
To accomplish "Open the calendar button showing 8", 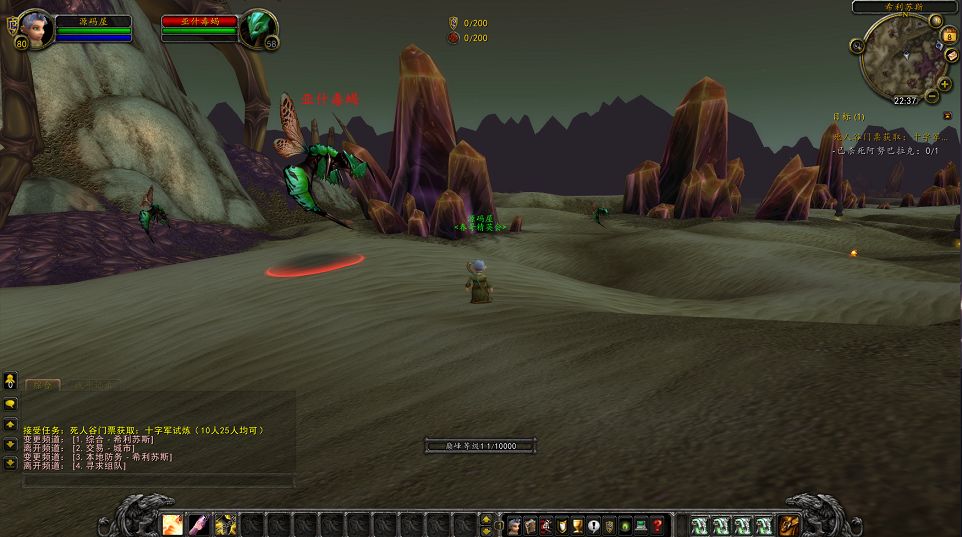I will (950, 36).
